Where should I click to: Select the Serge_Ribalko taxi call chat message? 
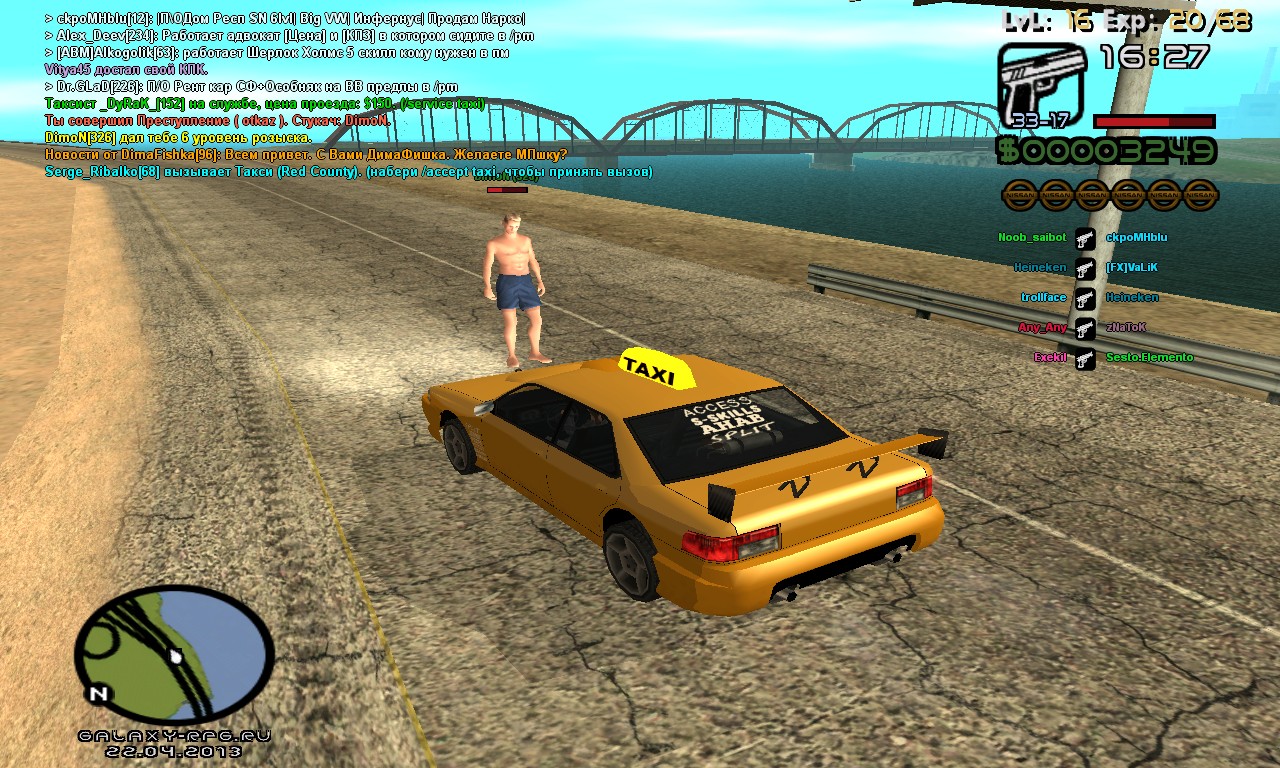[x=348, y=172]
